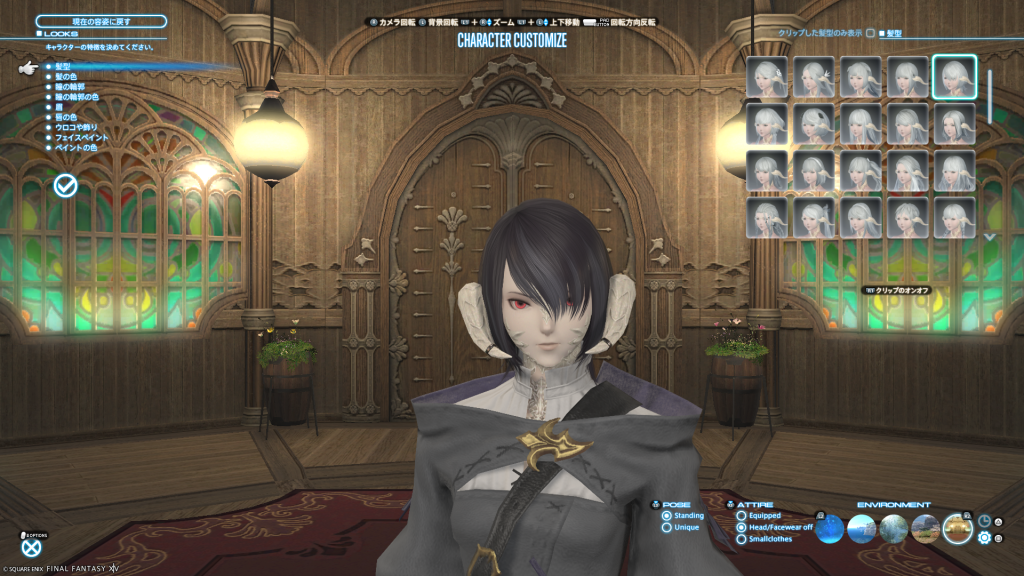Click the hairstyle list scroll-down arrow
This screenshot has width=1024, height=576.
pyautogui.click(x=990, y=237)
